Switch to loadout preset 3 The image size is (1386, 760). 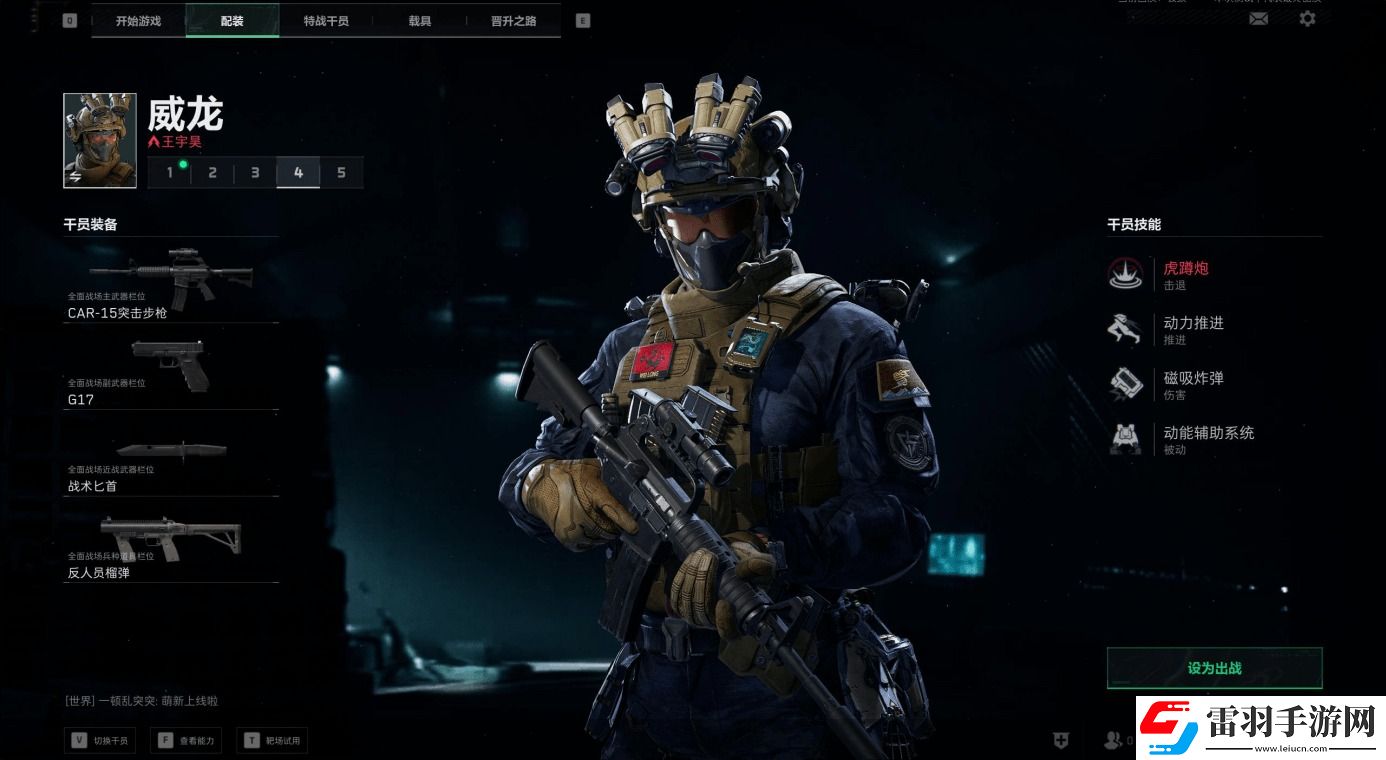tap(255, 173)
